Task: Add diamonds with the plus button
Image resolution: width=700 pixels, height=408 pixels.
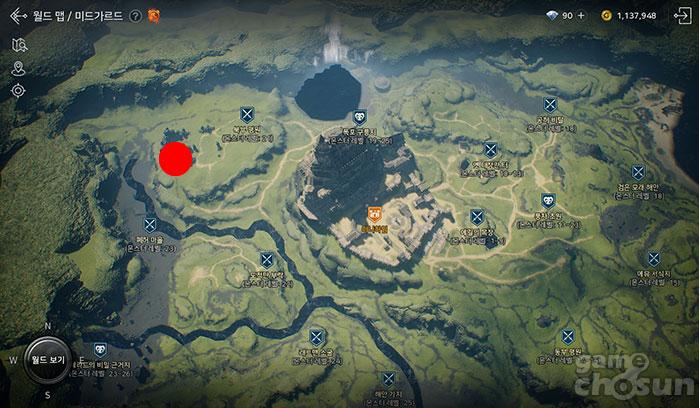Action: 581,16
